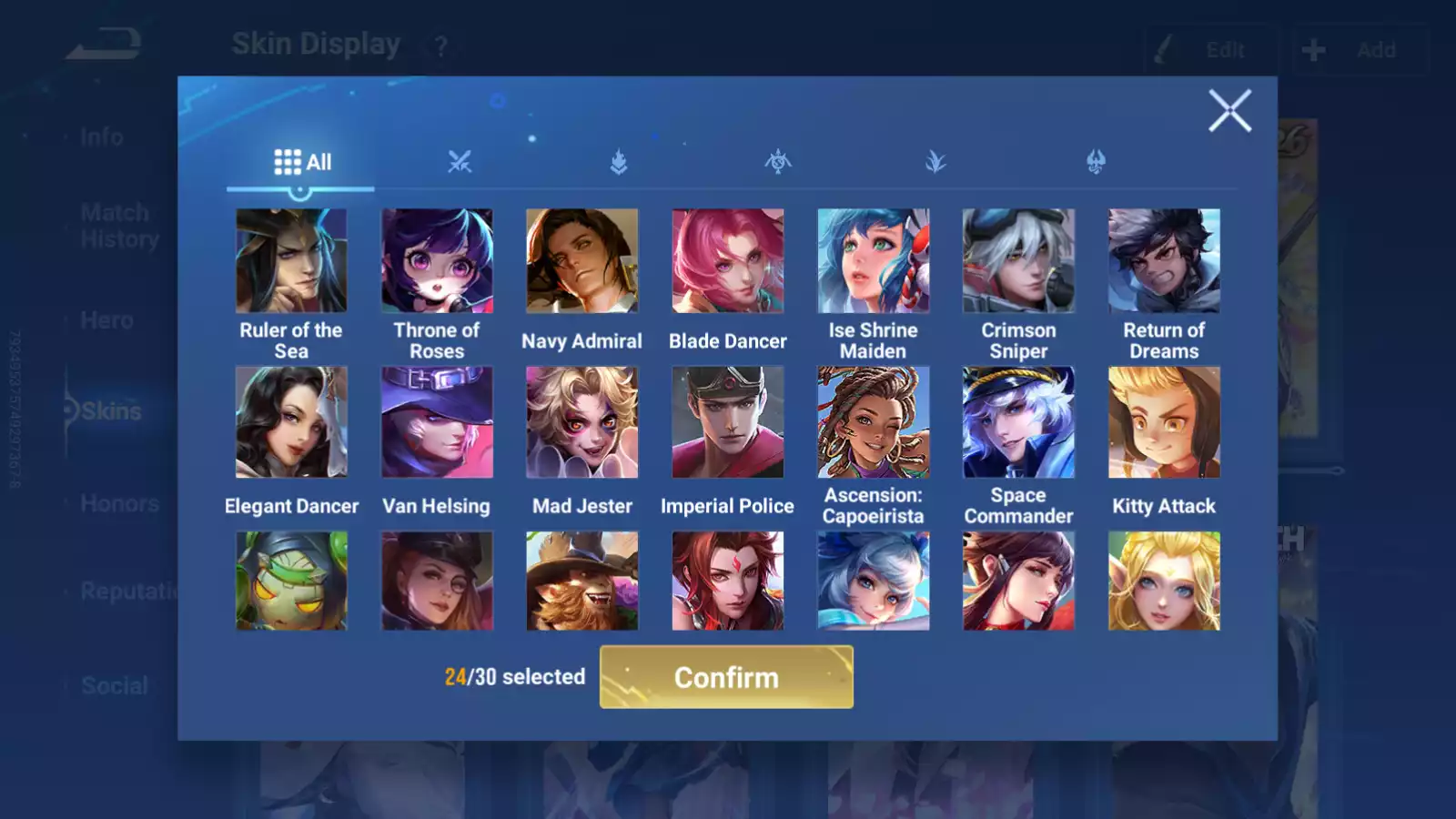The image size is (1456, 819).
Task: Filter skins by the crossed swords tab
Action: [x=460, y=163]
